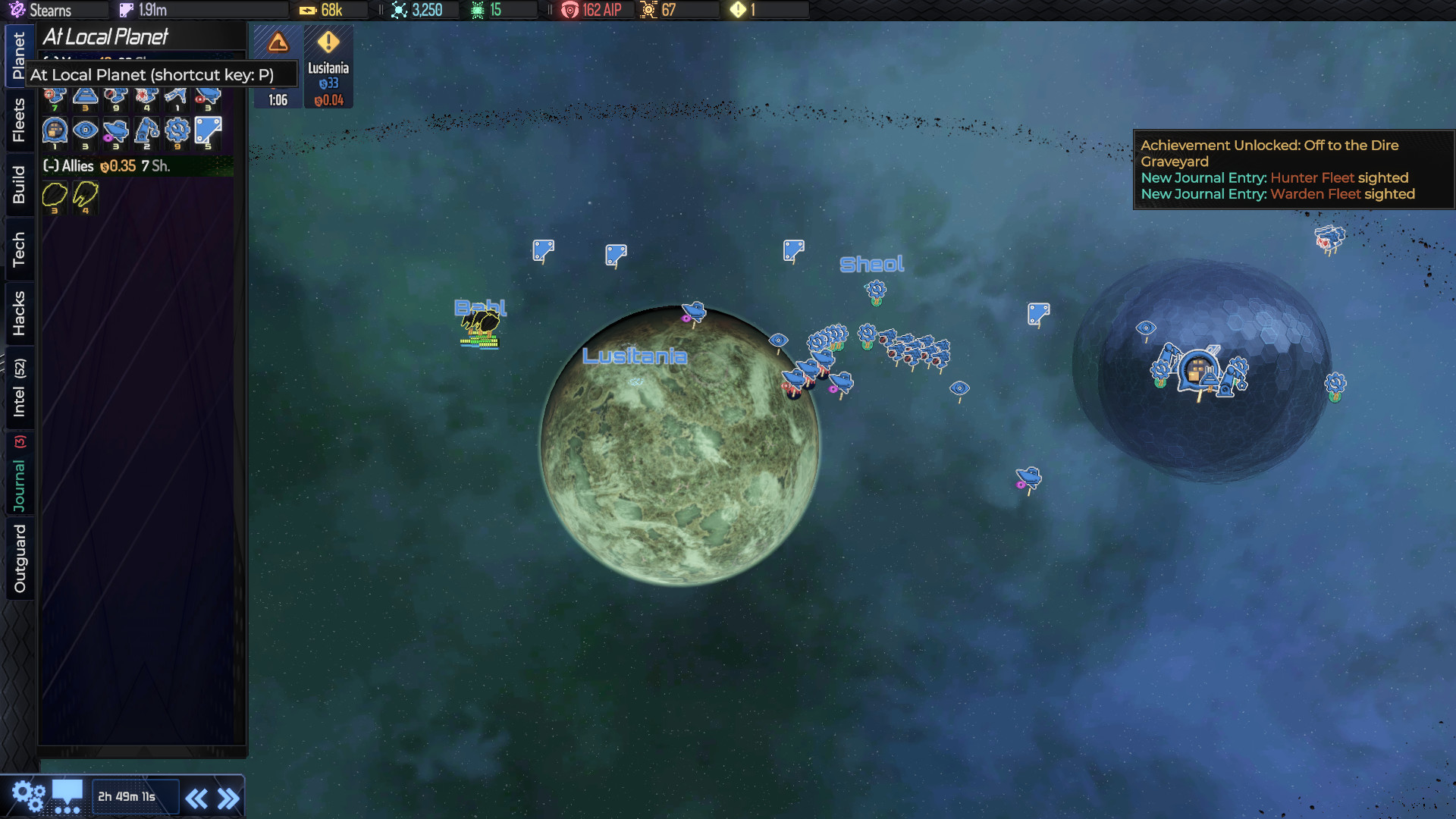Click the science icon showing 3,250

click(x=398, y=10)
